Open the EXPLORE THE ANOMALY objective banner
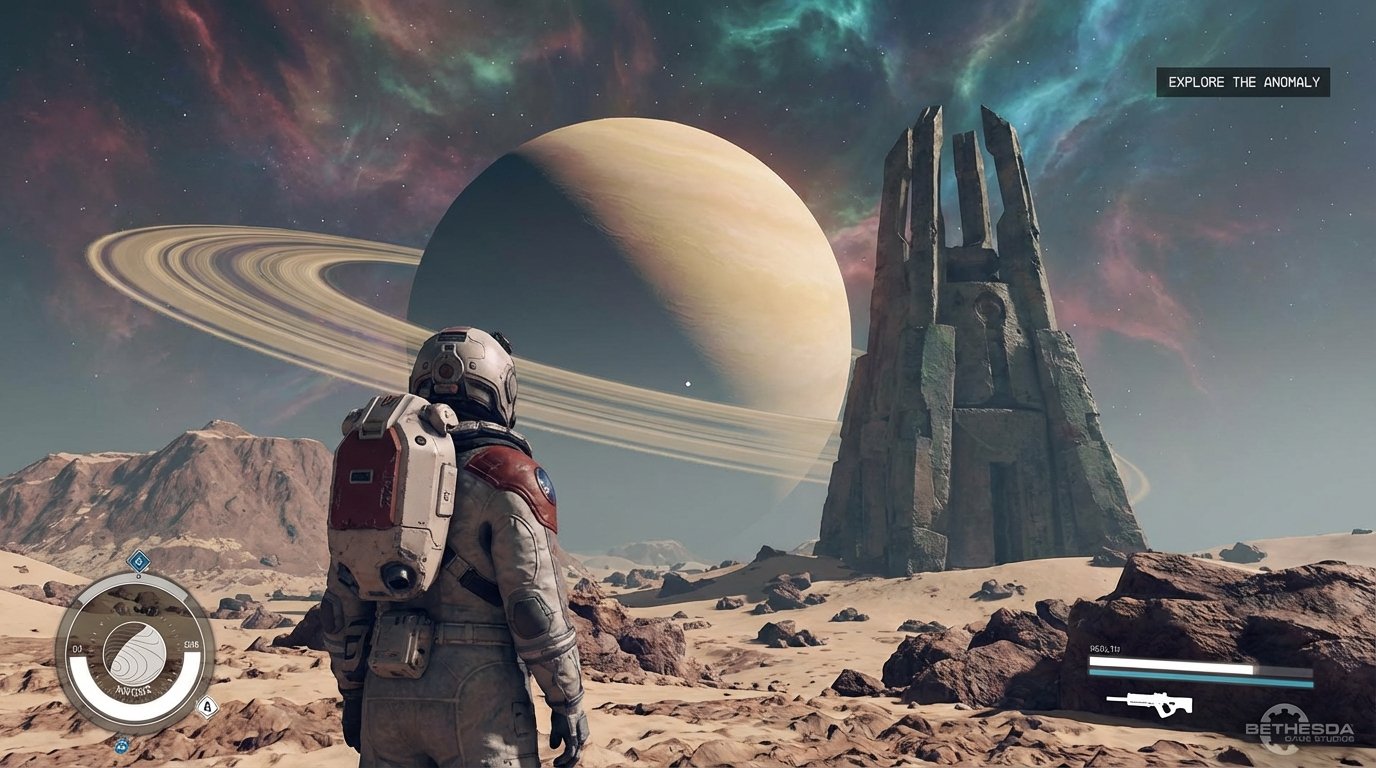1376x768 pixels. tap(1243, 82)
